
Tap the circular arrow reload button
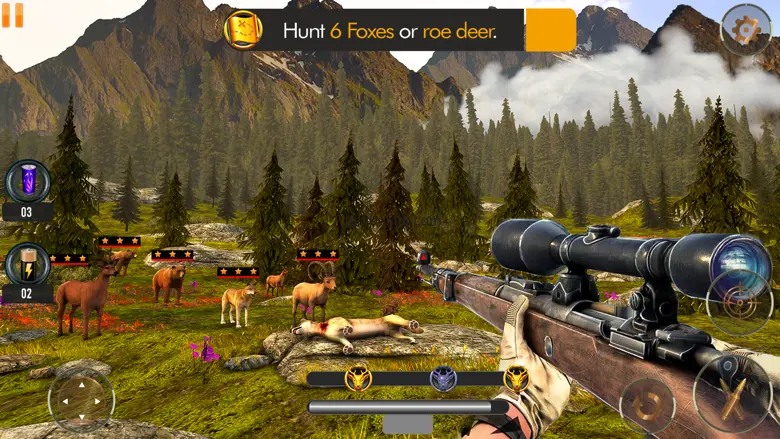(647, 406)
